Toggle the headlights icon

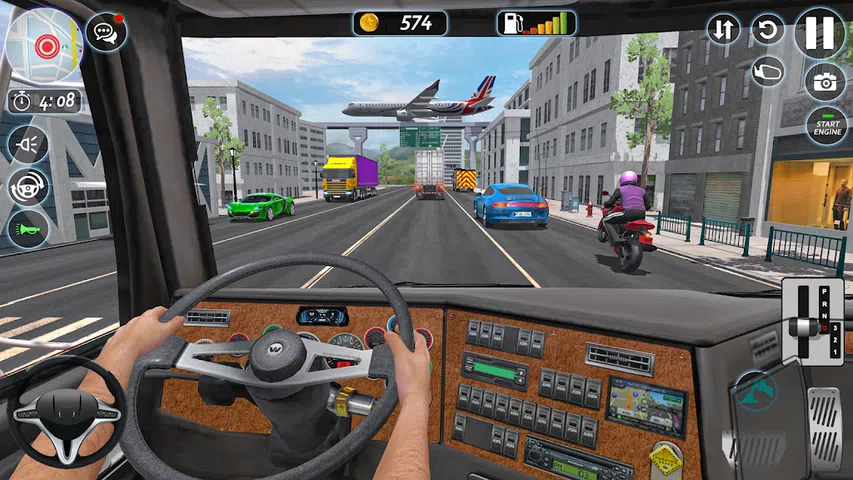(x=28, y=143)
